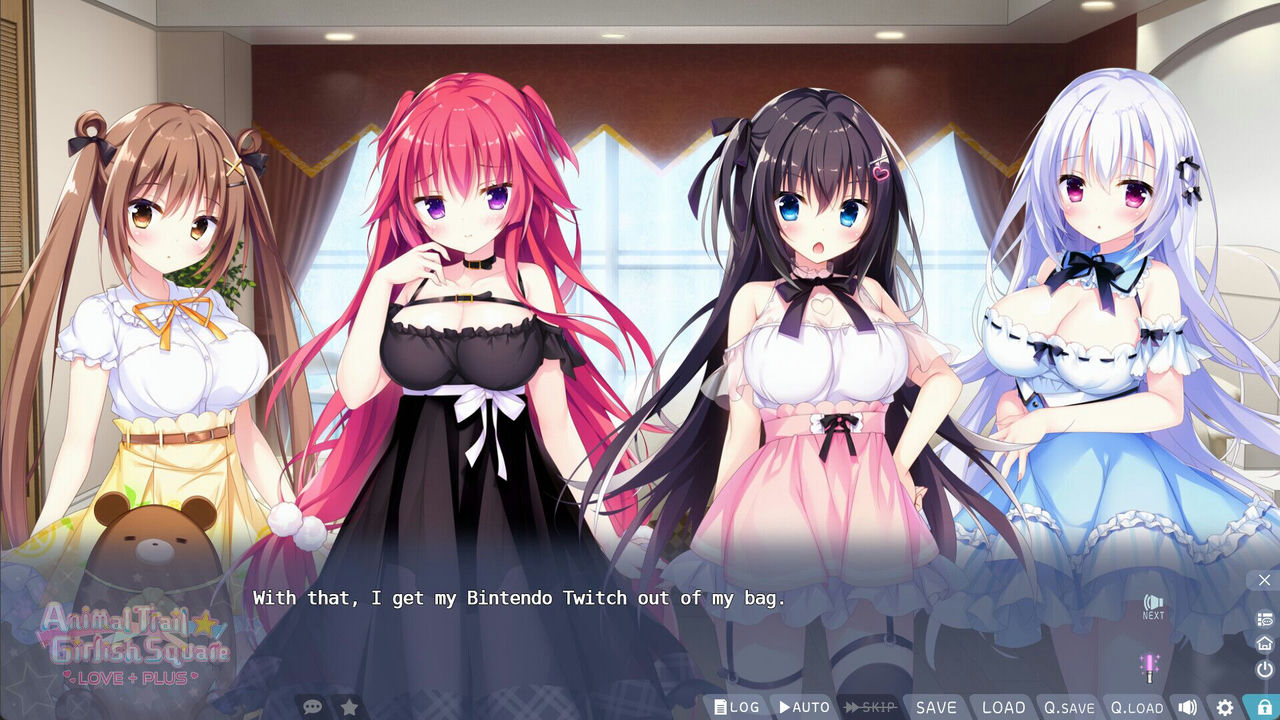The image size is (1280, 720).
Task: Dismiss the interface with the X button
Action: (x=1264, y=580)
